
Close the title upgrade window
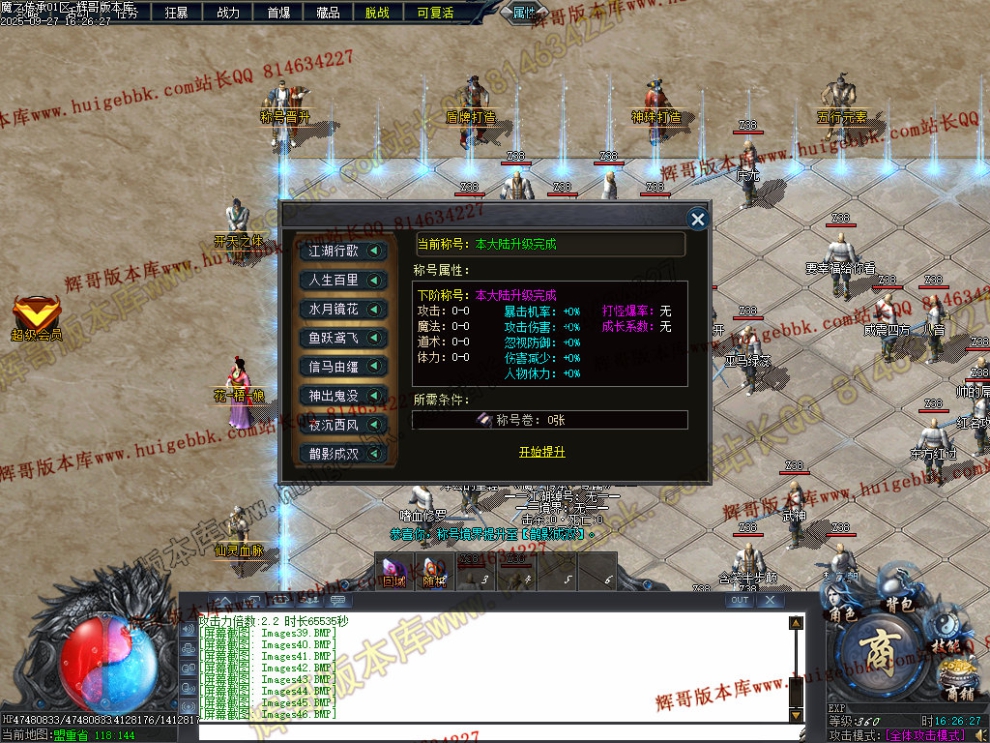pos(698,219)
